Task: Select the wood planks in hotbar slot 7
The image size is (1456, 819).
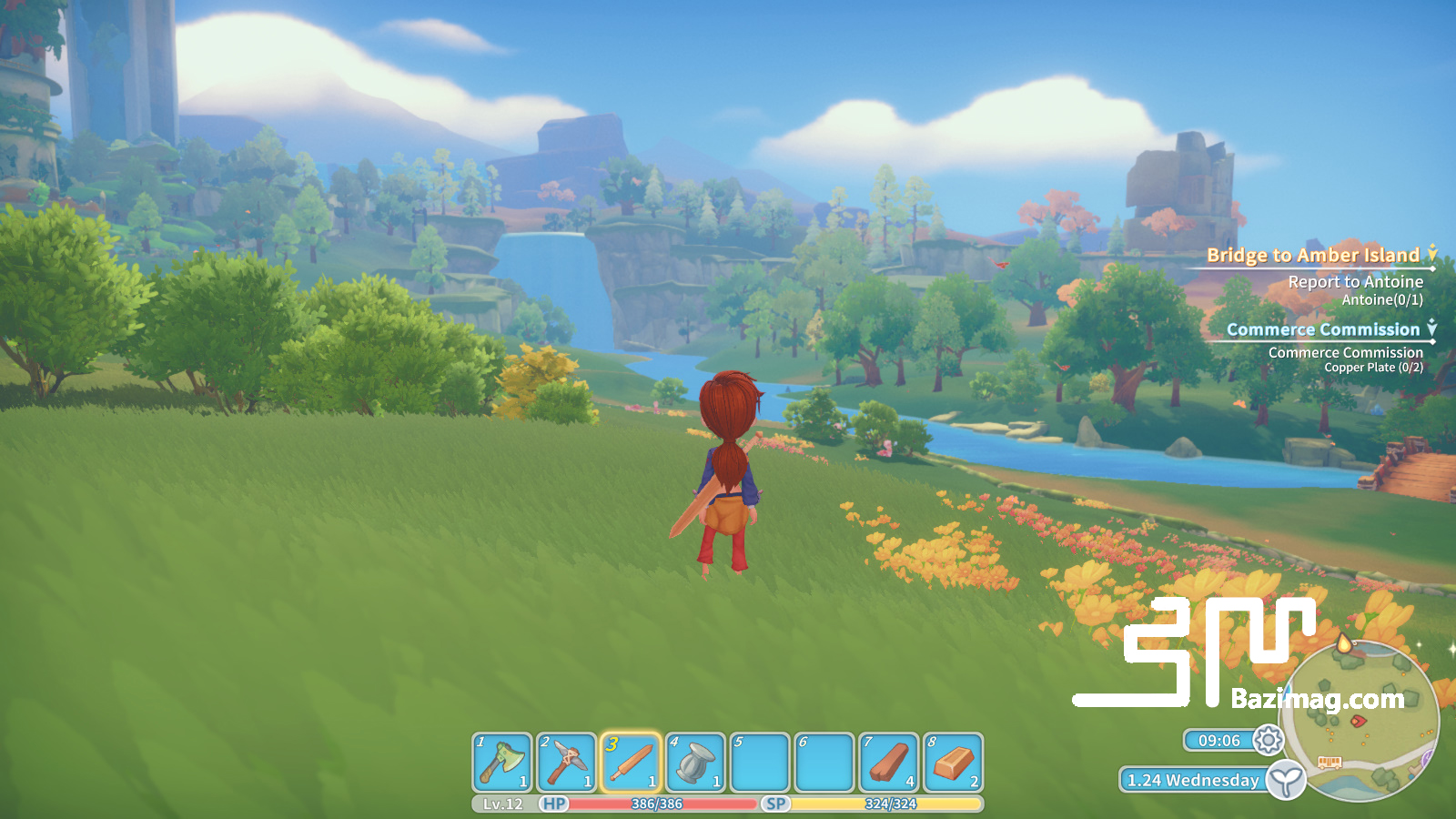Action: click(x=887, y=763)
